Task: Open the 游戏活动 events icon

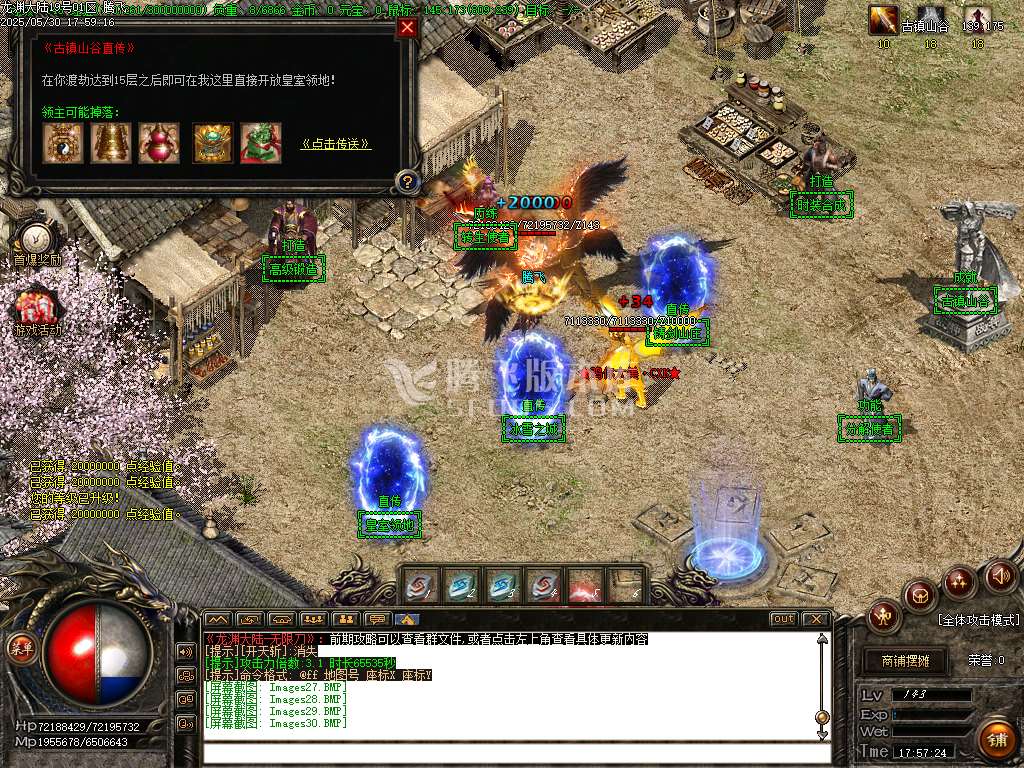Action: point(37,305)
